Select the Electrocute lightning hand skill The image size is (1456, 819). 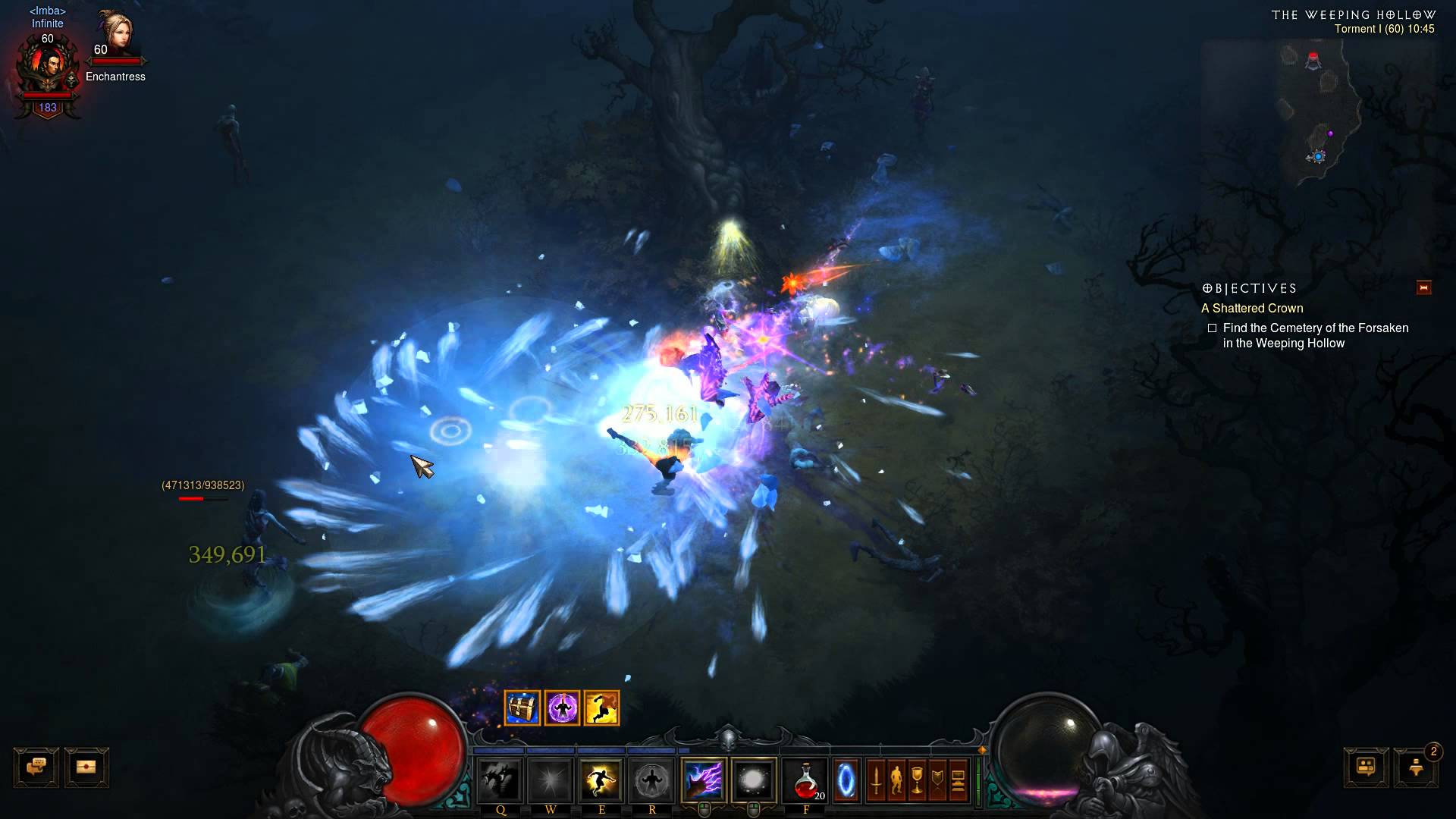tap(704, 780)
